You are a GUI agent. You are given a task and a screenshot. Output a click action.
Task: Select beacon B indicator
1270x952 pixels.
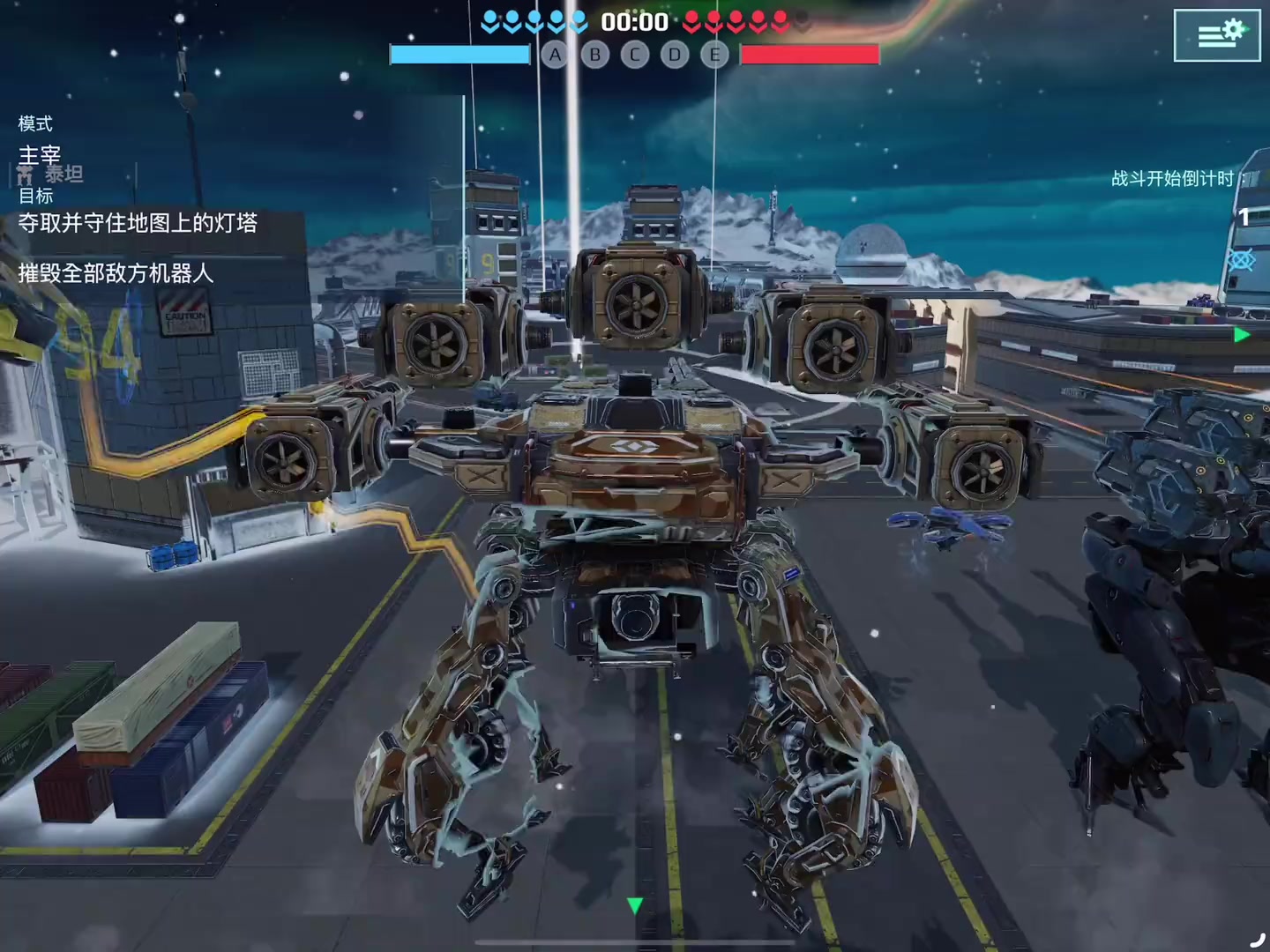tap(595, 56)
